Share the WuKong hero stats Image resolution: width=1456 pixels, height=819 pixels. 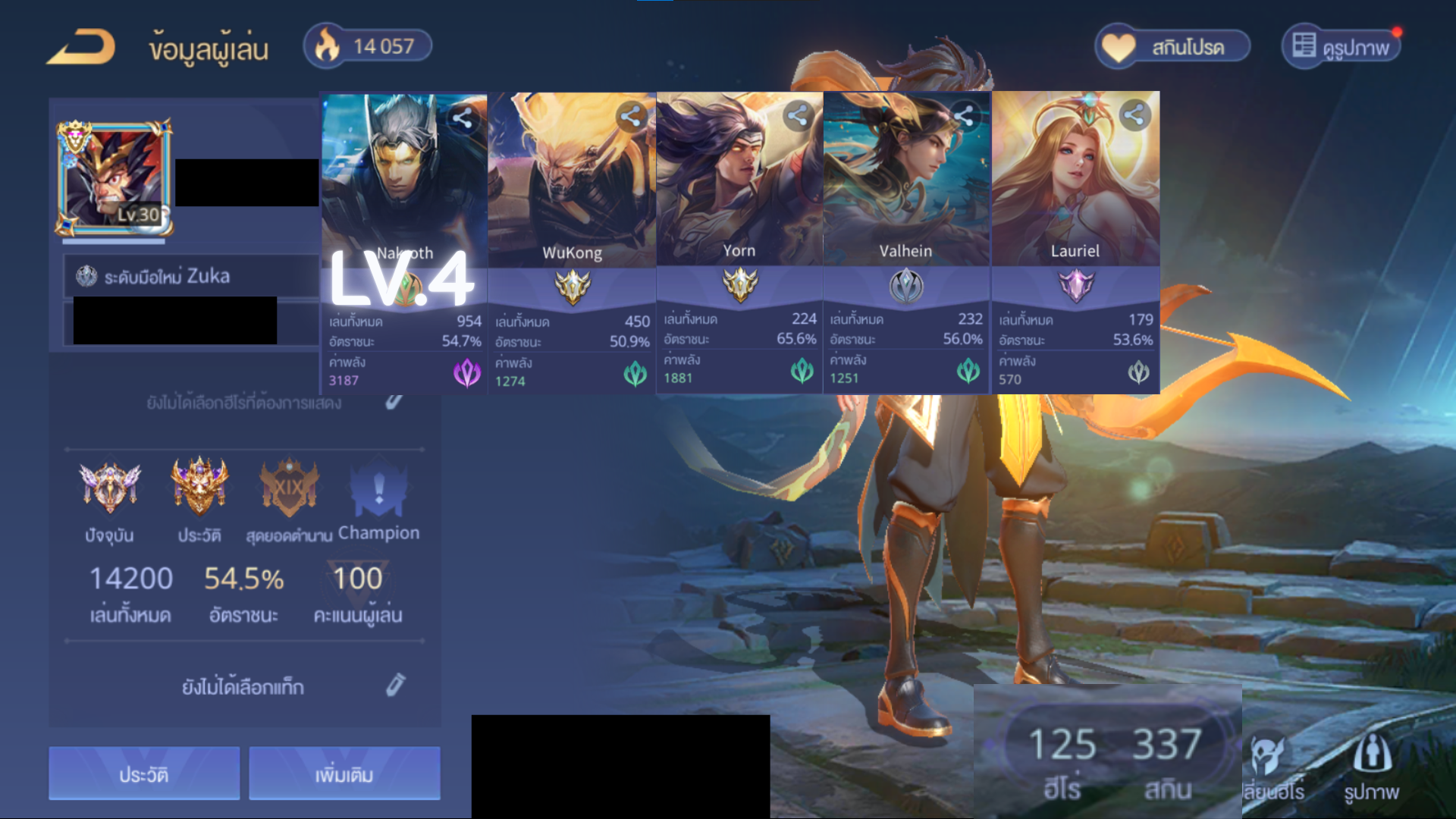click(630, 116)
